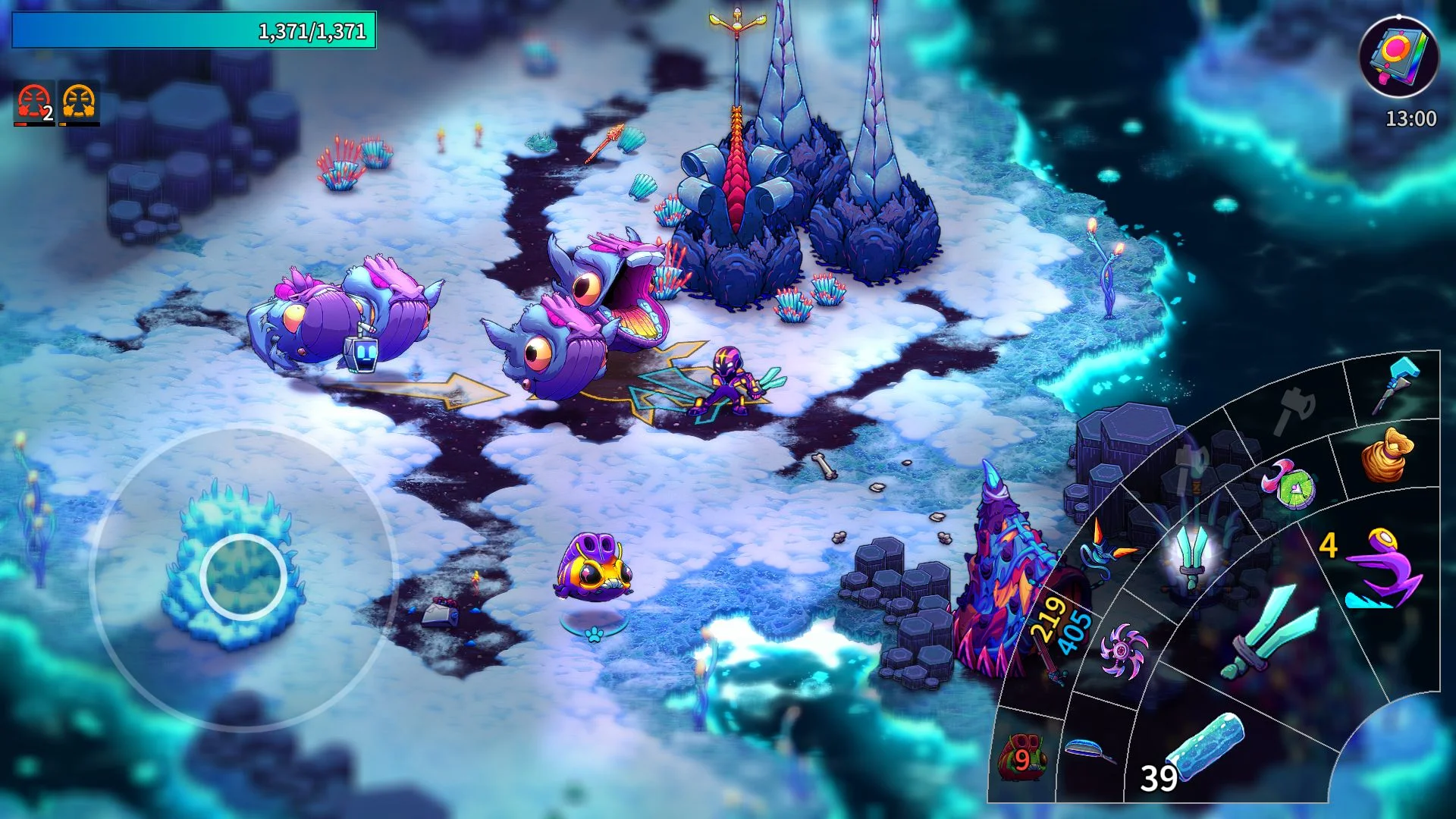Select the blue hammer tool slot
The height and width of the screenshot is (819, 1456).
[x=1397, y=384]
